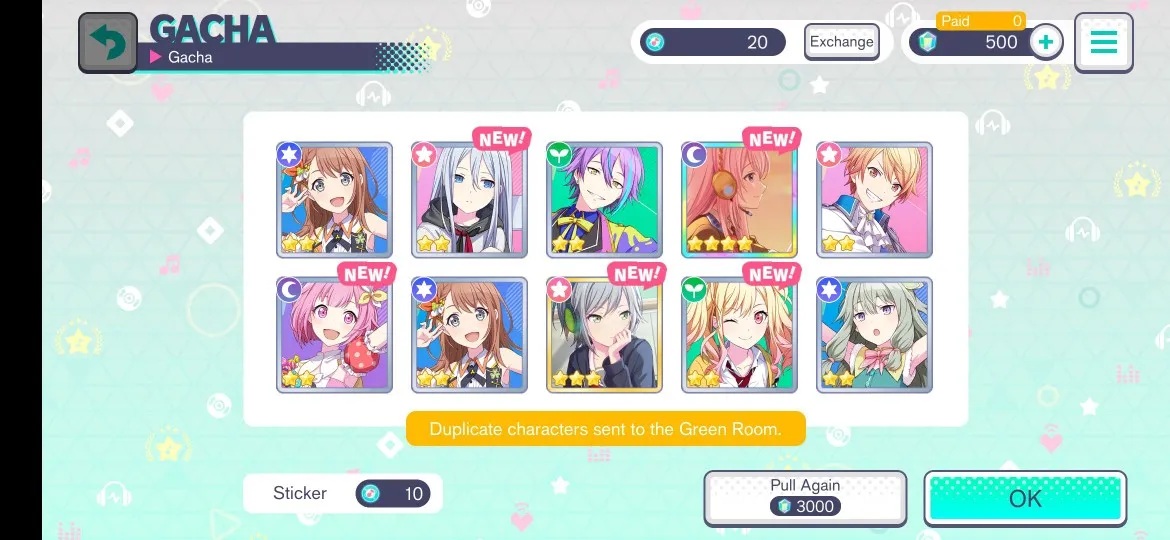Select the blonde boy in white suit card

[x=874, y=200]
